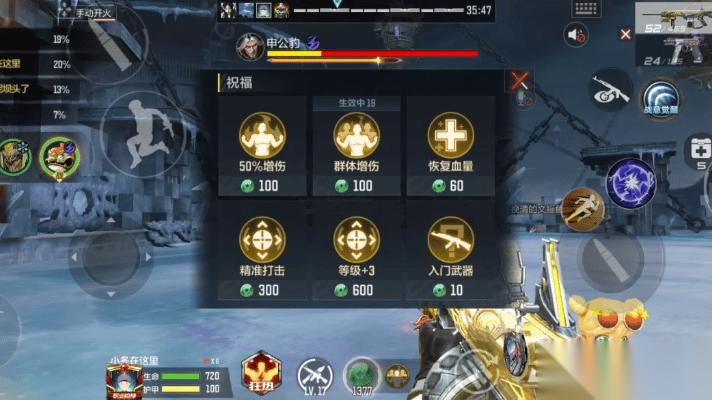Screen dimensions: 712x400
Task: Open the keyboard chat button
Action: tap(585, 8)
